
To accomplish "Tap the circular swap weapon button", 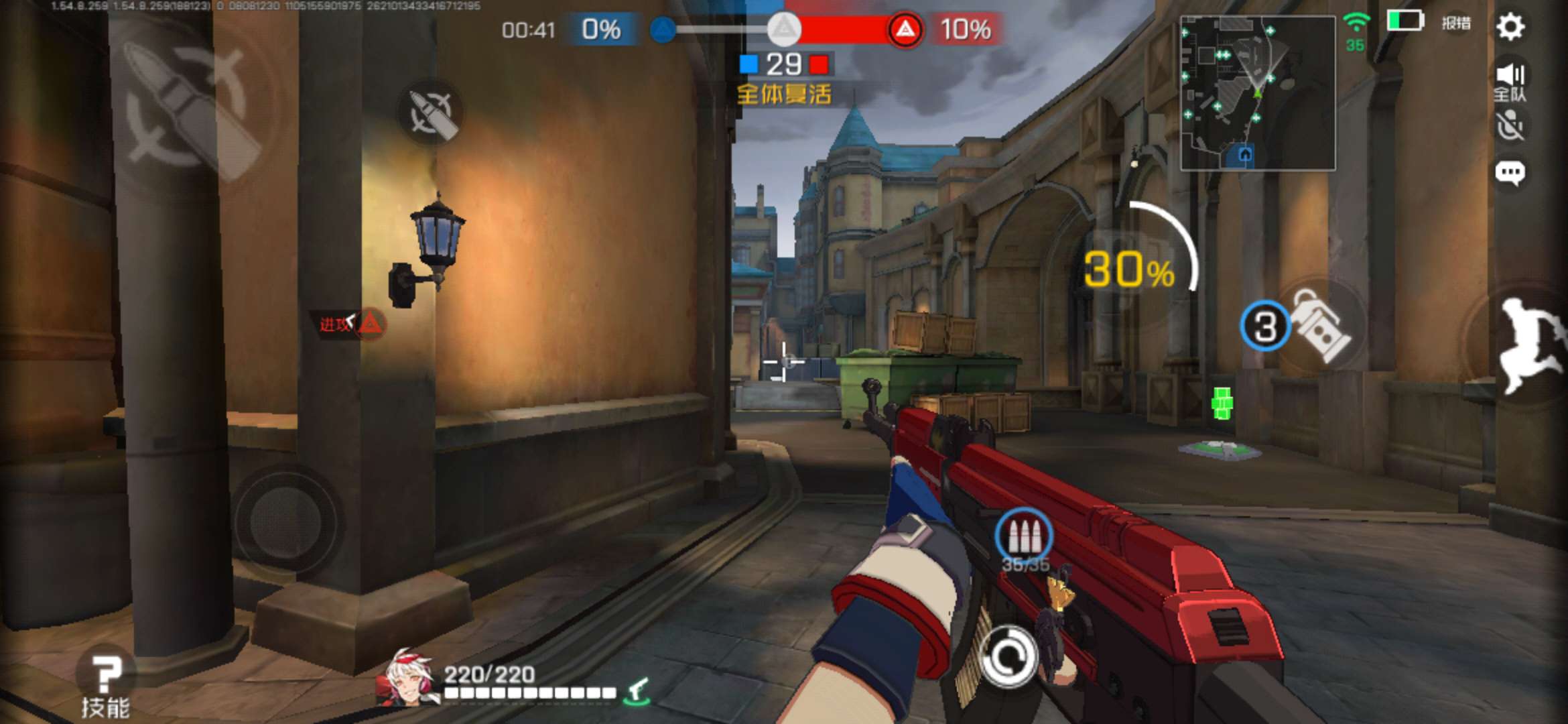I will click(1007, 657).
